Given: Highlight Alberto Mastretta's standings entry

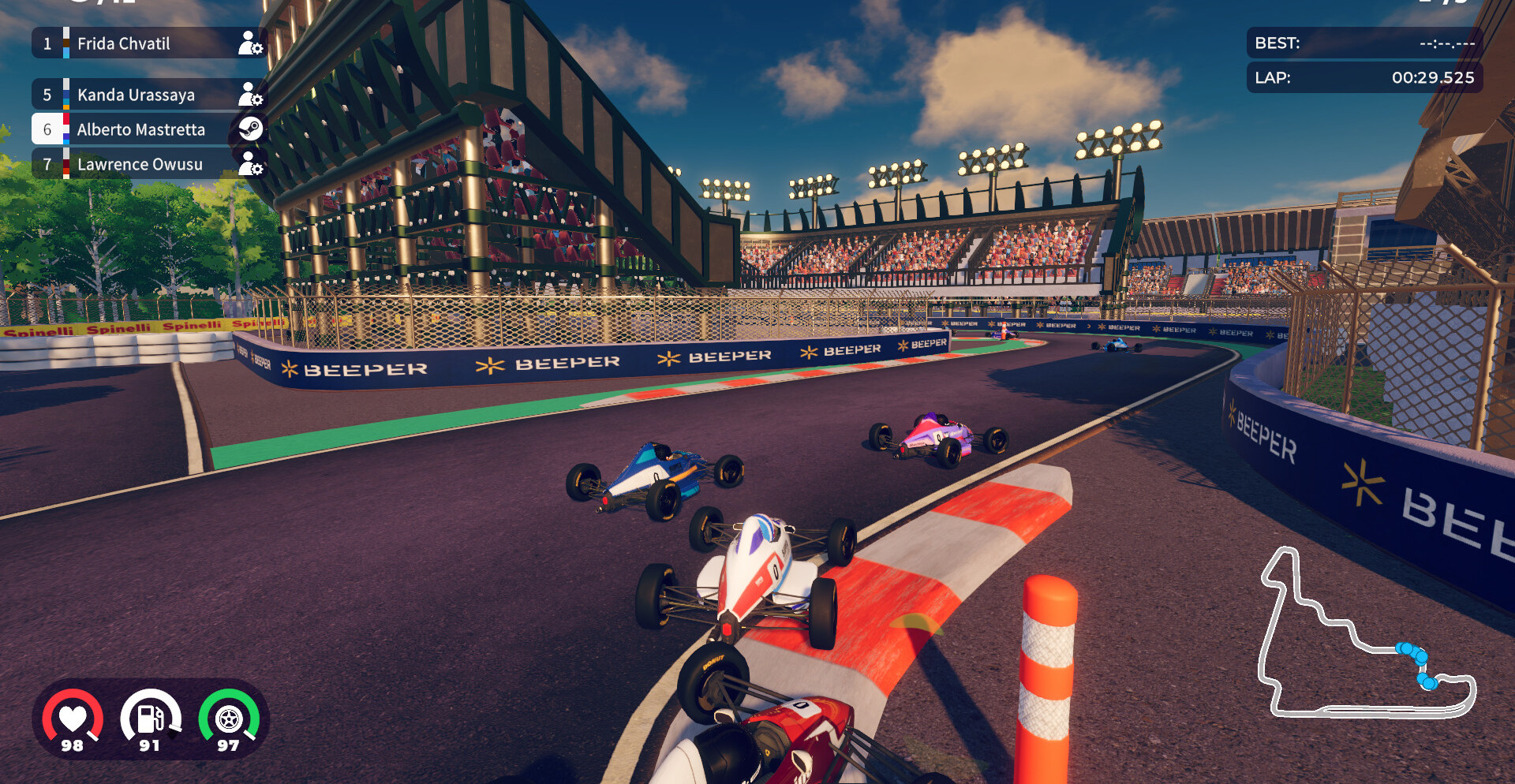Looking at the screenshot, I should (x=140, y=129).
